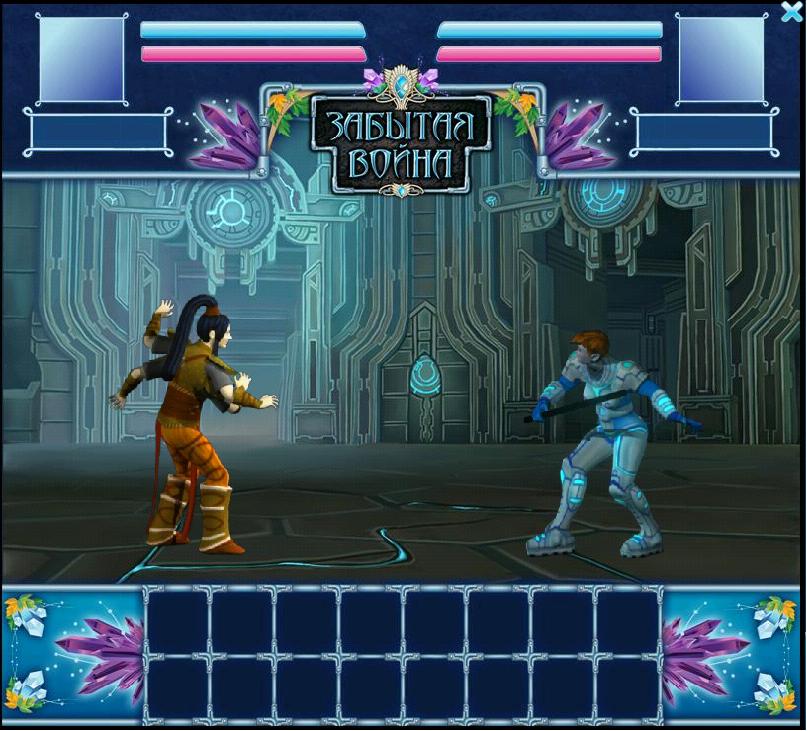Select the right opponent's portrait frame
This screenshot has height=731, width=807.
[x=721, y=59]
